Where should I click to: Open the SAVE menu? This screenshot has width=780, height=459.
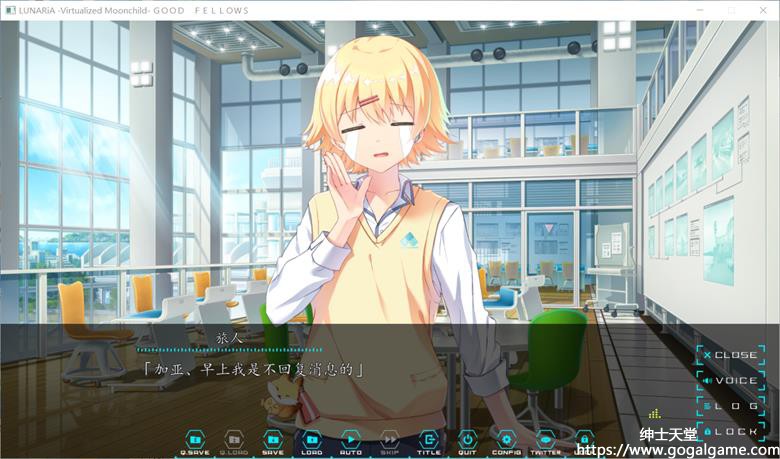[x=273, y=441]
